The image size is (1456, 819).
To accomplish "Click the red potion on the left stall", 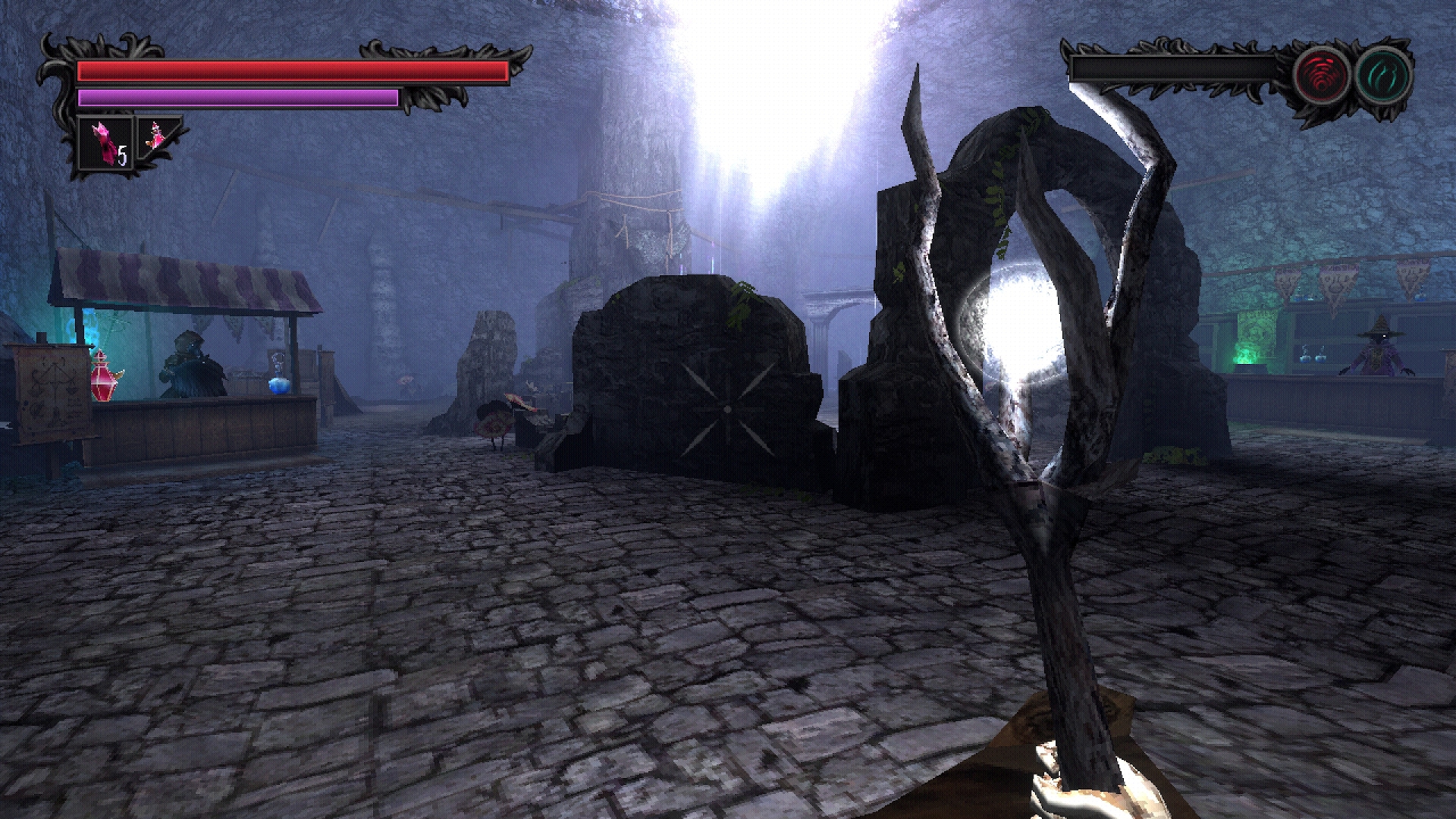I will pyautogui.click(x=102, y=379).
